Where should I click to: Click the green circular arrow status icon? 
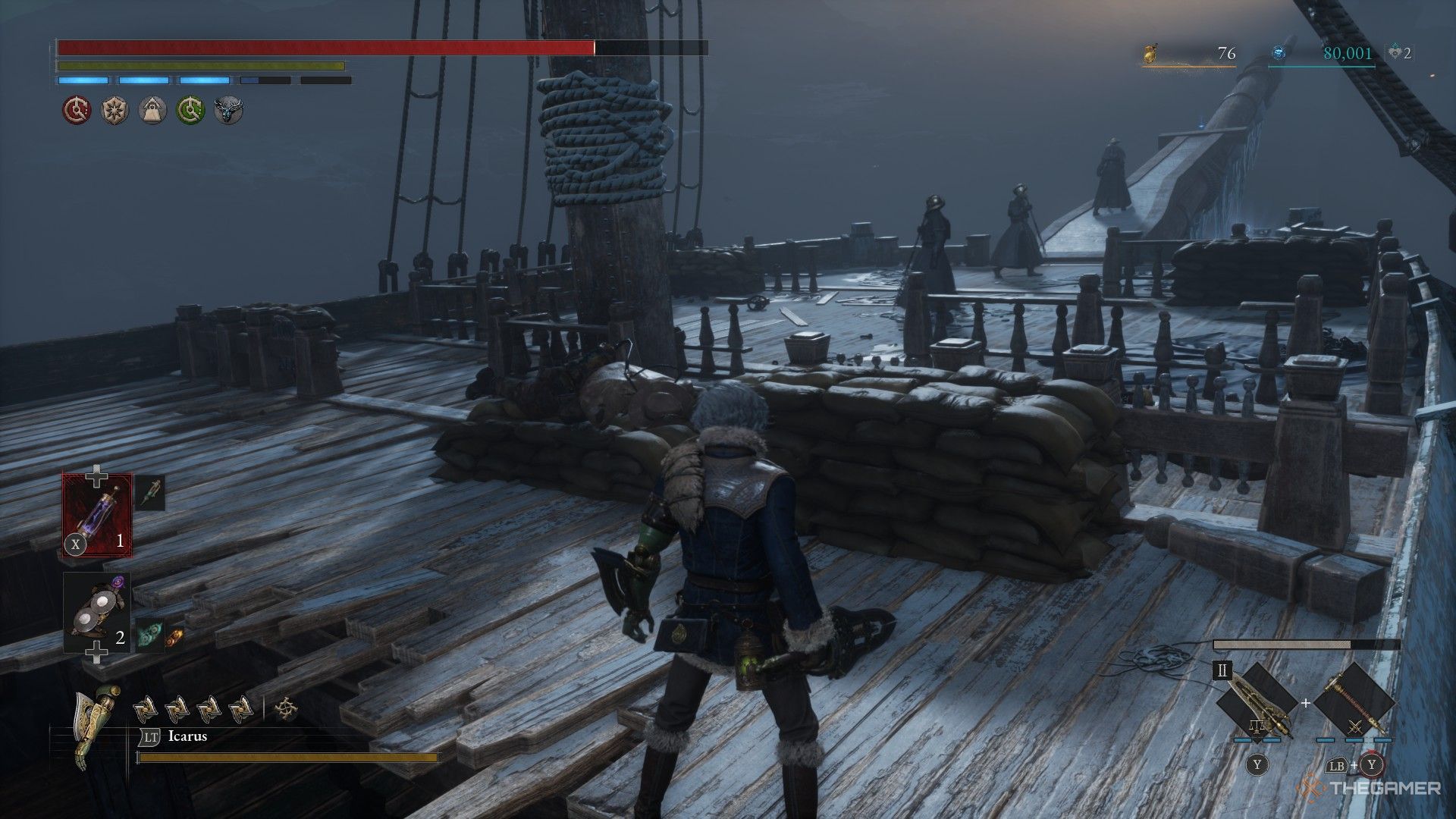[x=190, y=111]
